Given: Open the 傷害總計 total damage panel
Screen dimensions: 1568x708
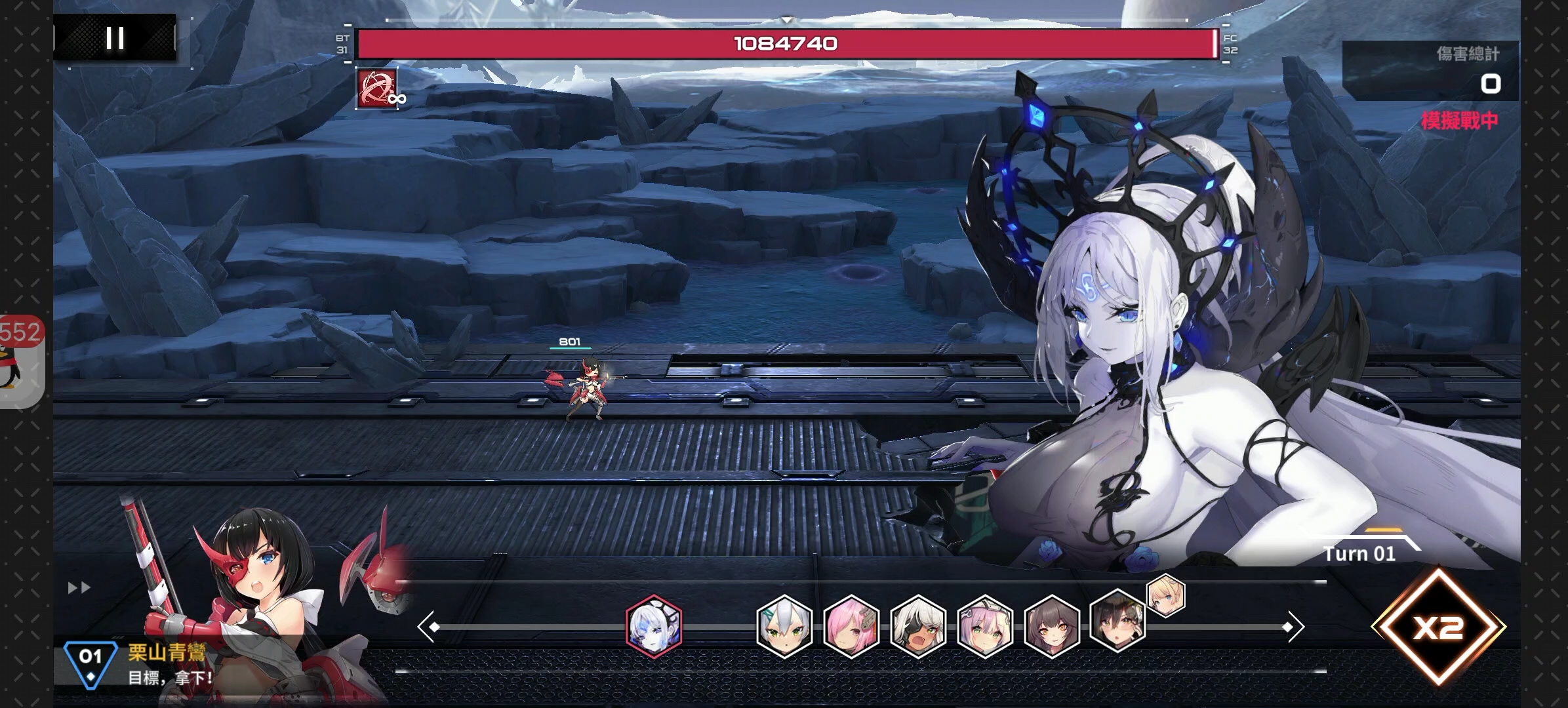Looking at the screenshot, I should pos(1430,70).
